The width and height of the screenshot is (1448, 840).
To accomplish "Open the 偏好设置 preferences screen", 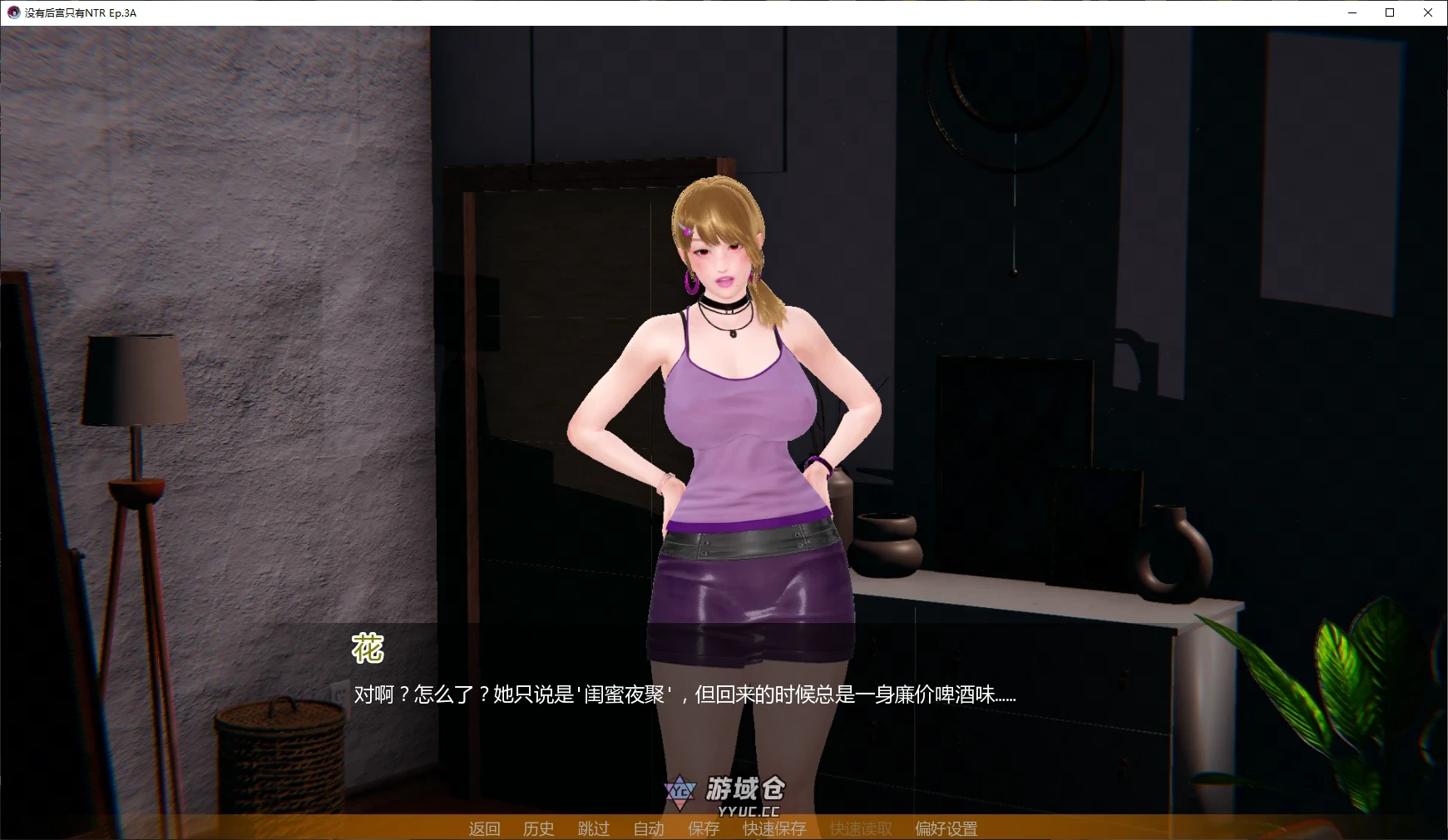I will [x=946, y=828].
